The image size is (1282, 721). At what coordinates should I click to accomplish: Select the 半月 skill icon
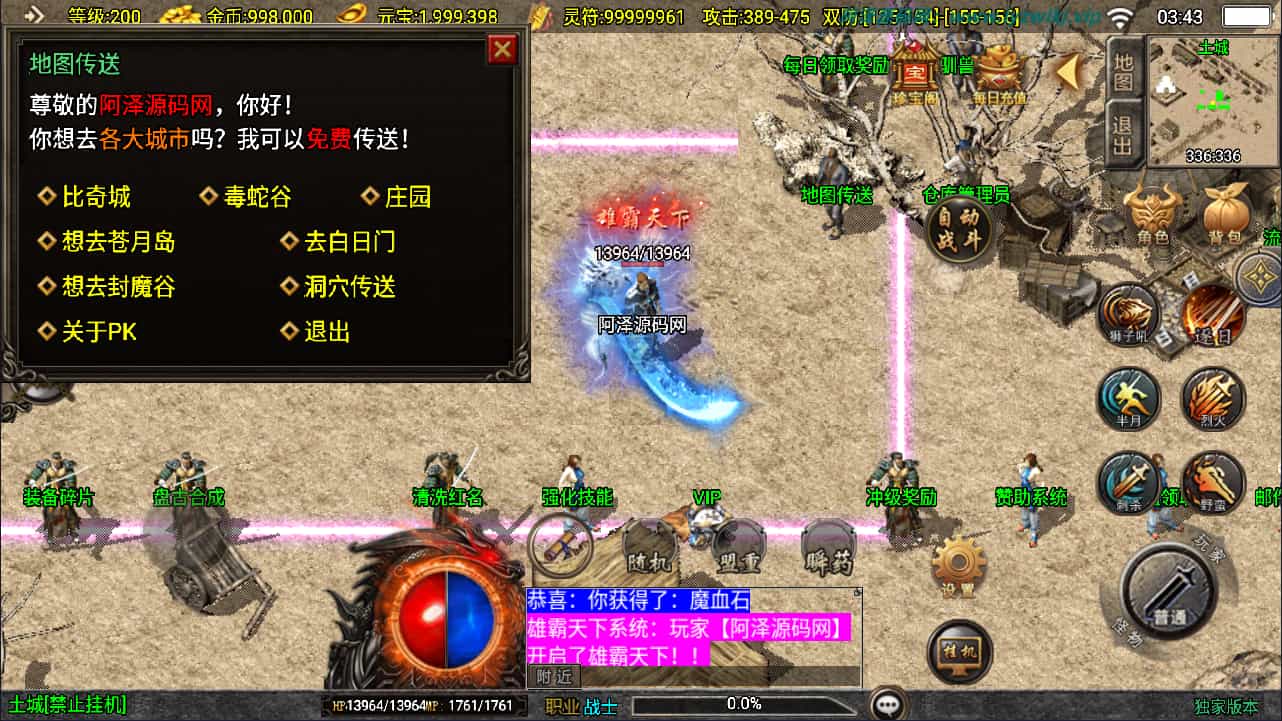click(x=1128, y=400)
